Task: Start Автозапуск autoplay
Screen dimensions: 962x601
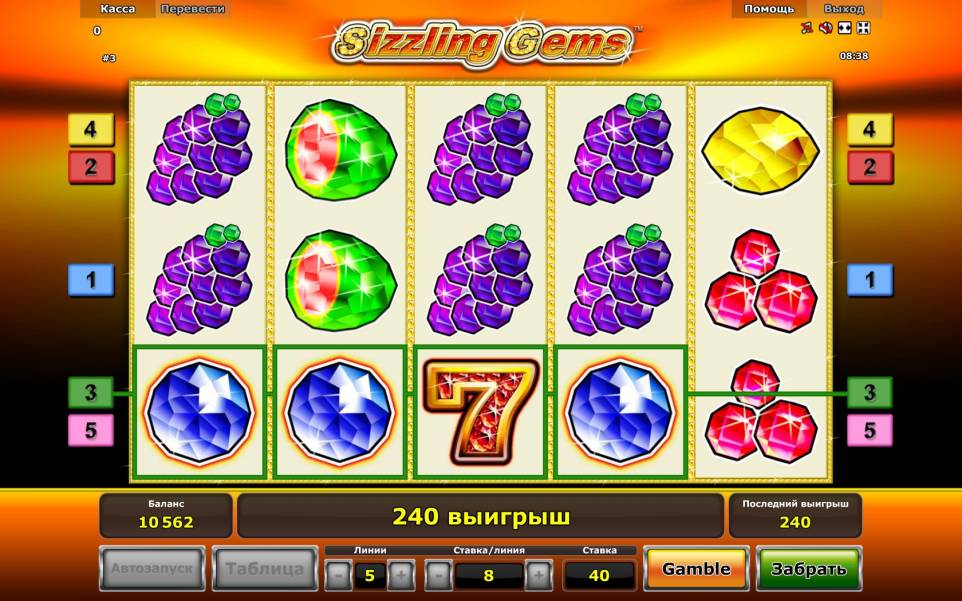Action: [152, 569]
